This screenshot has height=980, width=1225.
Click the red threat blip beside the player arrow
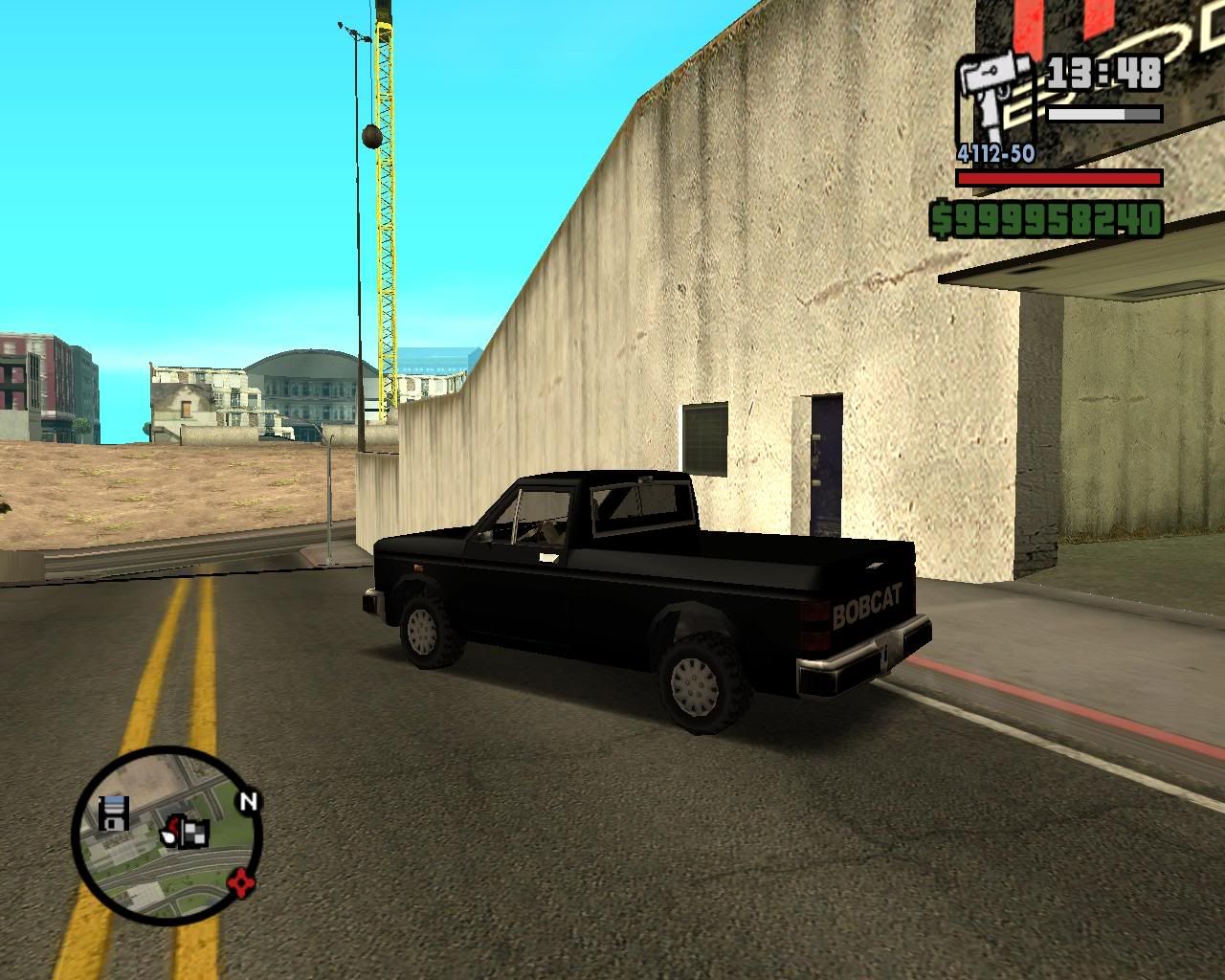174,823
